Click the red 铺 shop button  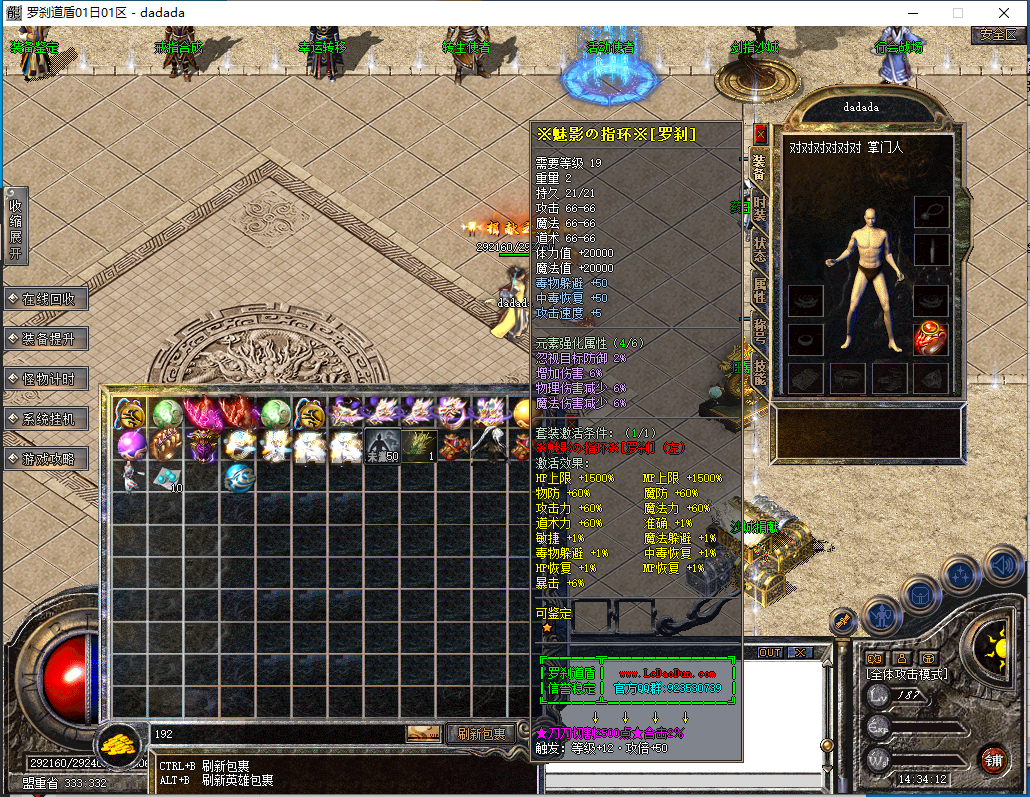992,760
